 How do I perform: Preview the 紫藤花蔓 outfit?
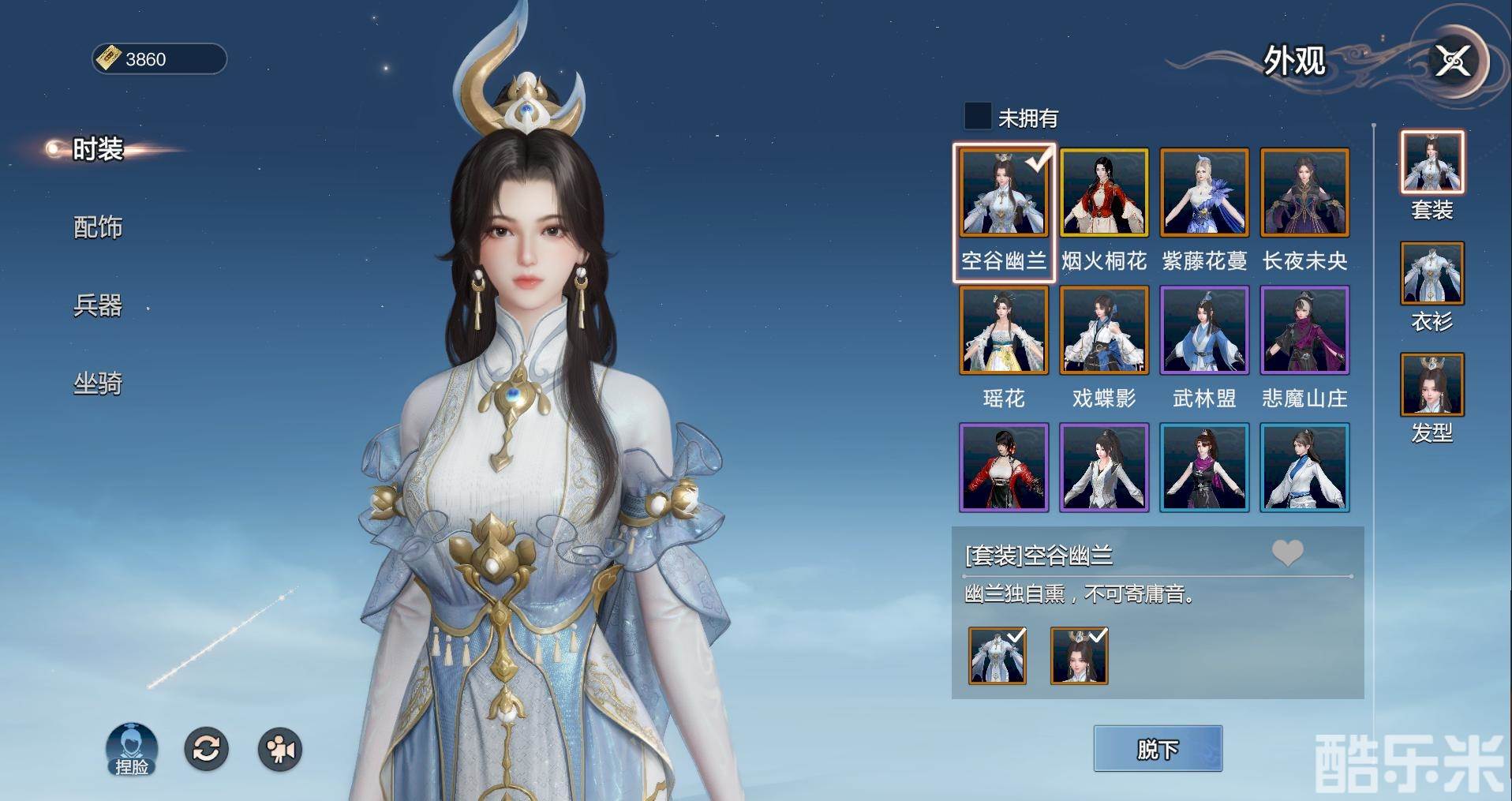[x=1204, y=193]
